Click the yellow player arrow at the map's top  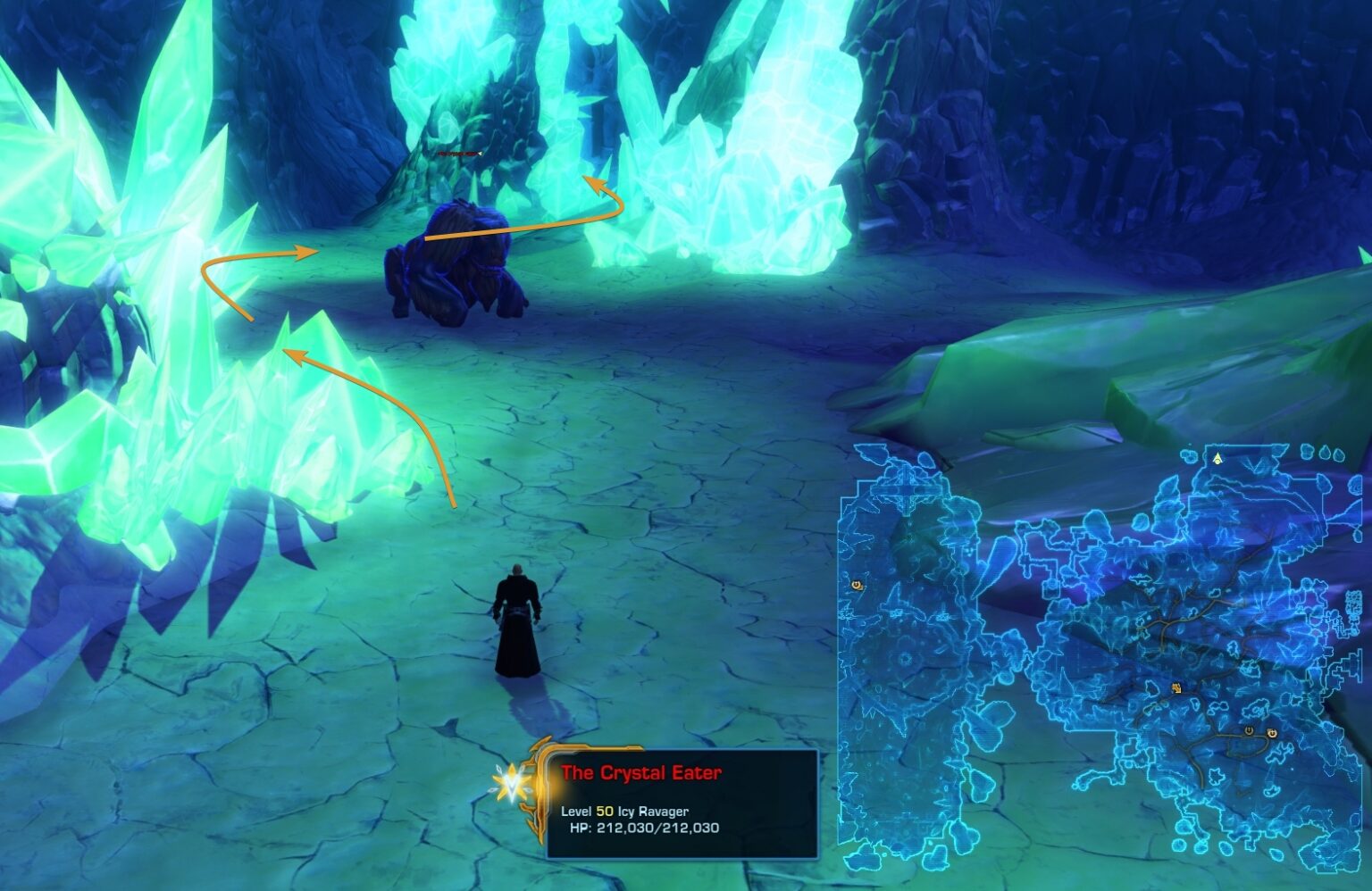(x=1217, y=459)
